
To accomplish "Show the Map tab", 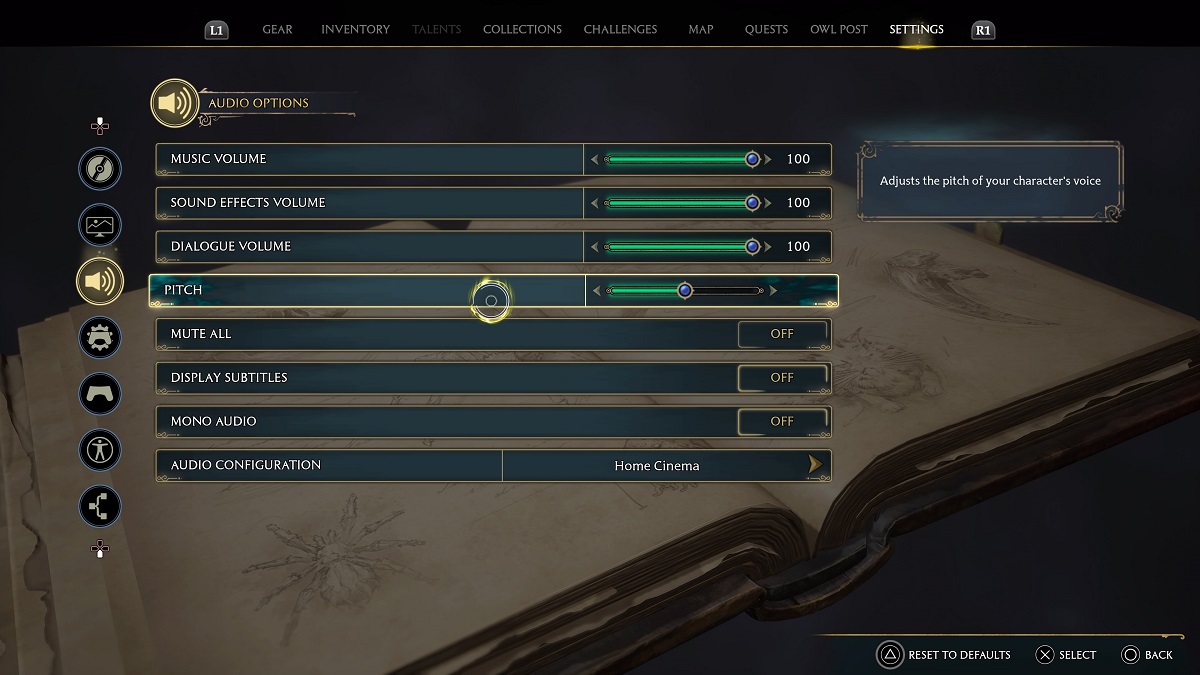I will coord(701,29).
